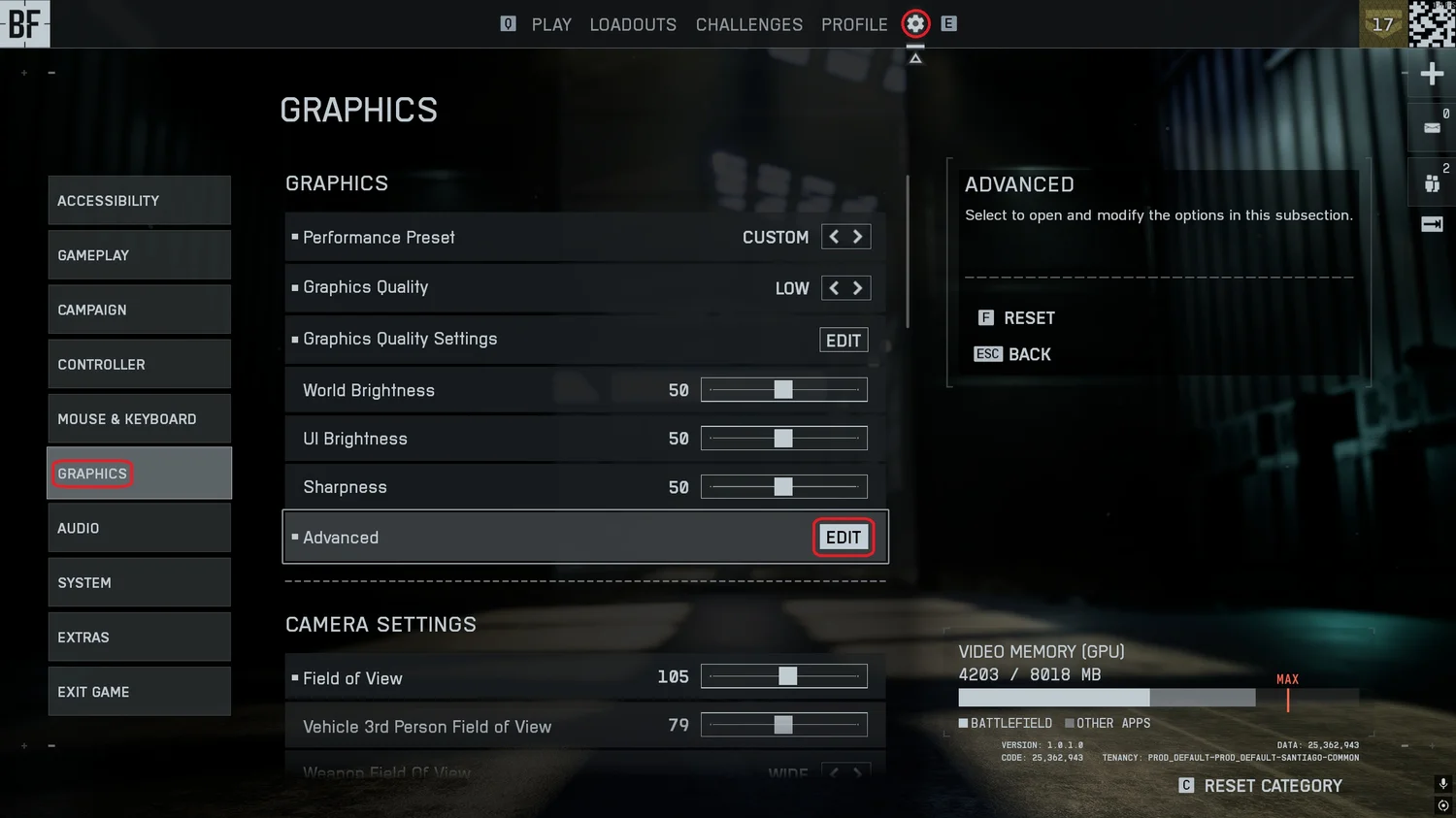Viewport: 1456px width, 818px height.
Task: View the Profile tab
Action: (854, 24)
